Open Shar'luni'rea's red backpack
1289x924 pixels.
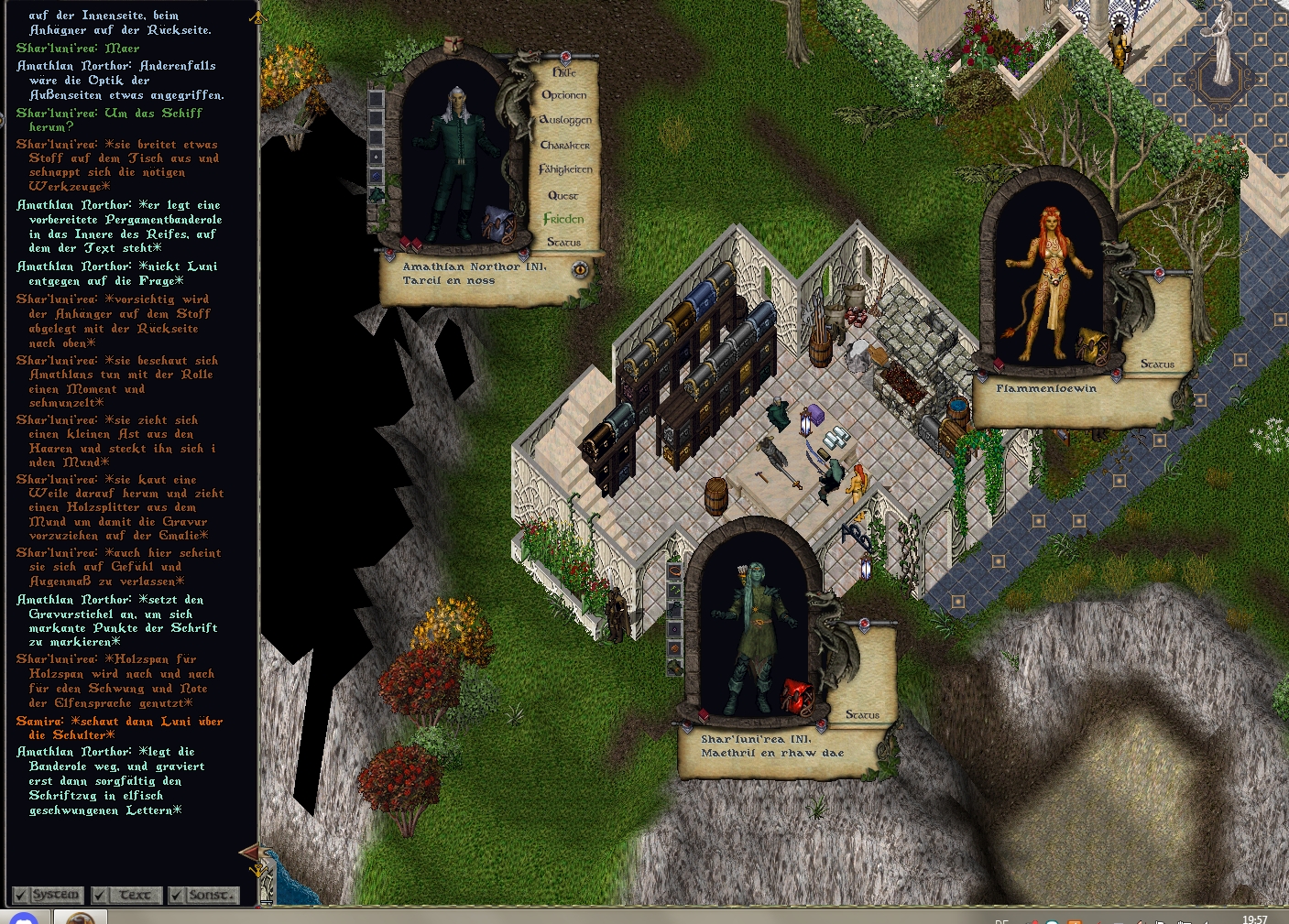pyautogui.click(x=797, y=696)
